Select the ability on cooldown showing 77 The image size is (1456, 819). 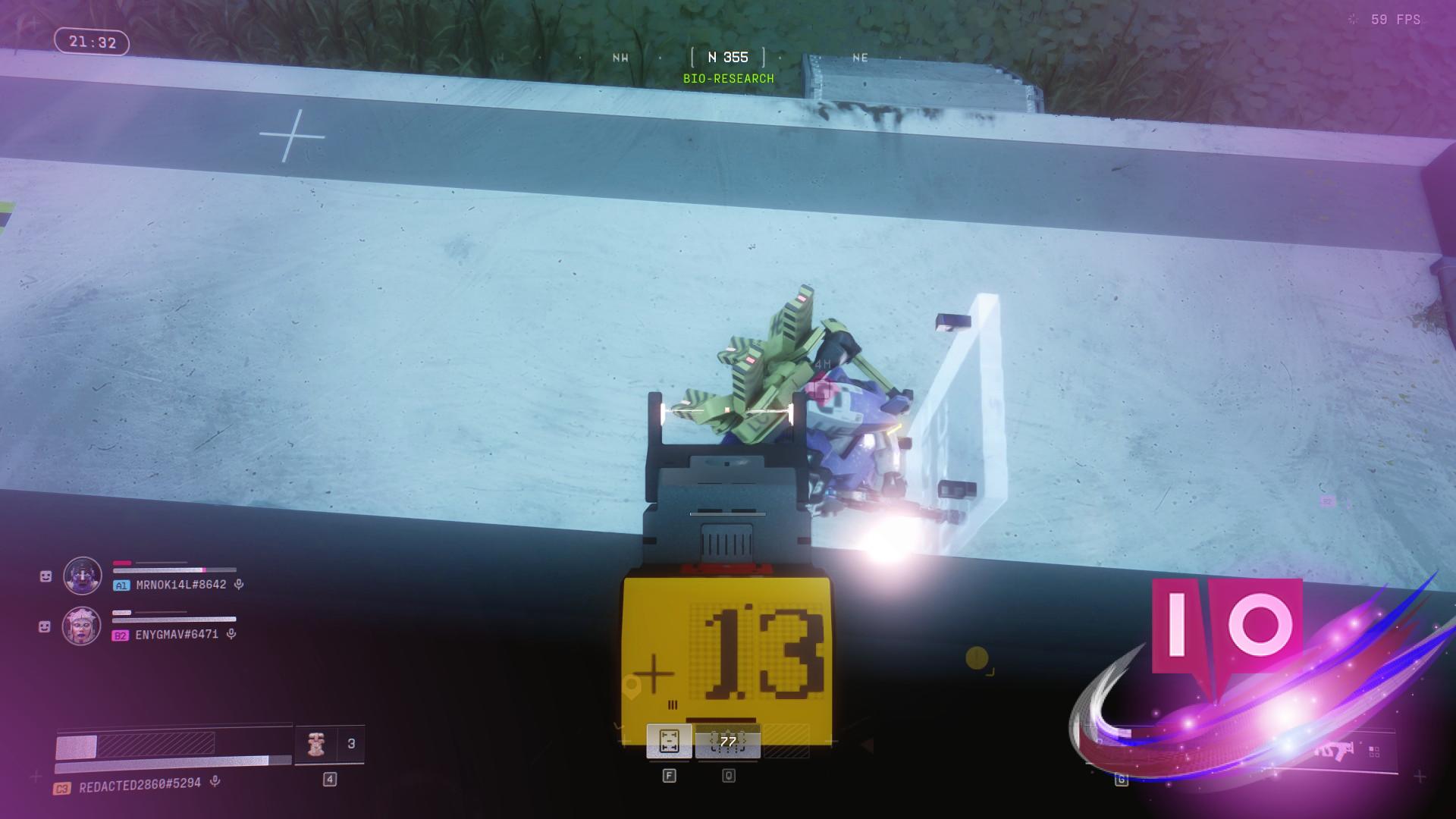pyautogui.click(x=728, y=742)
